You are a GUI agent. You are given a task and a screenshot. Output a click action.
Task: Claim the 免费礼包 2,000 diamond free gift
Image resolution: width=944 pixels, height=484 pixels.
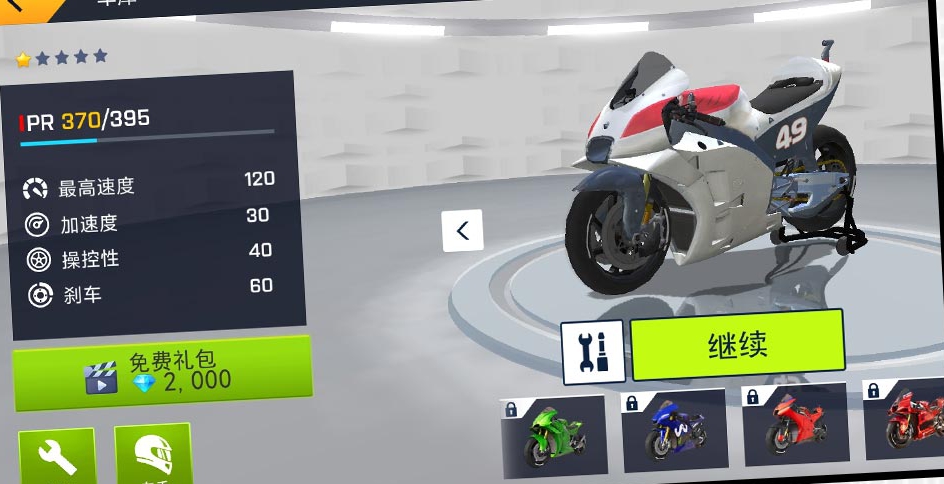click(162, 373)
